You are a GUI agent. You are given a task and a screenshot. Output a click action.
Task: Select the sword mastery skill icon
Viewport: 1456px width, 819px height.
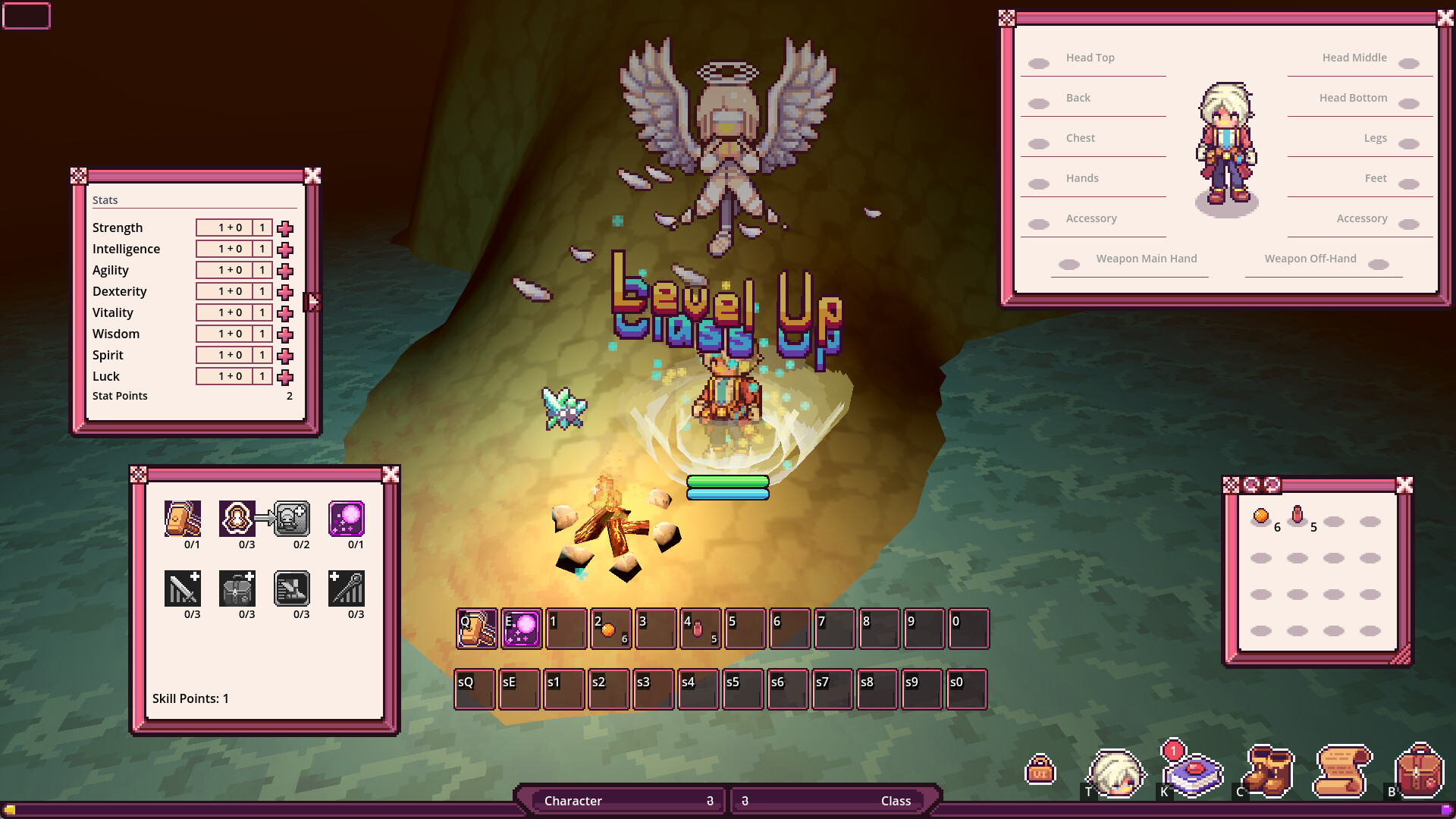coord(183,589)
